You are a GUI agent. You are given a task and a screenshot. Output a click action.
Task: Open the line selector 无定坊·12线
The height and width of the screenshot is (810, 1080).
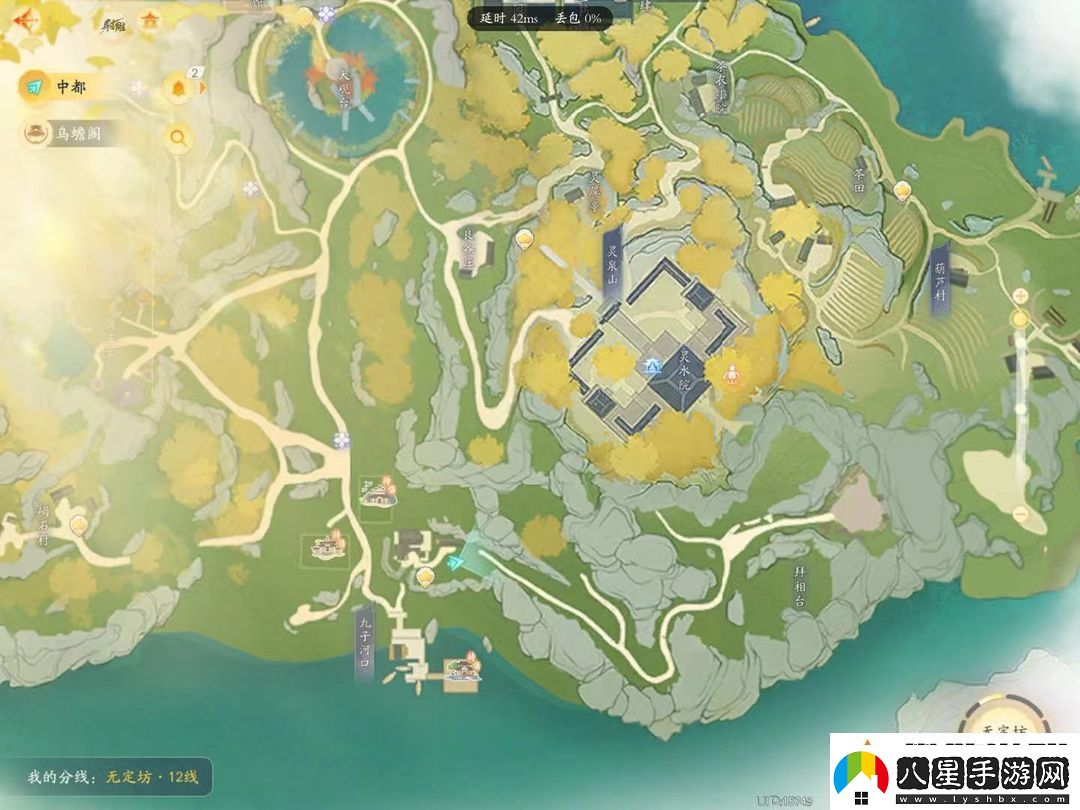pyautogui.click(x=108, y=776)
